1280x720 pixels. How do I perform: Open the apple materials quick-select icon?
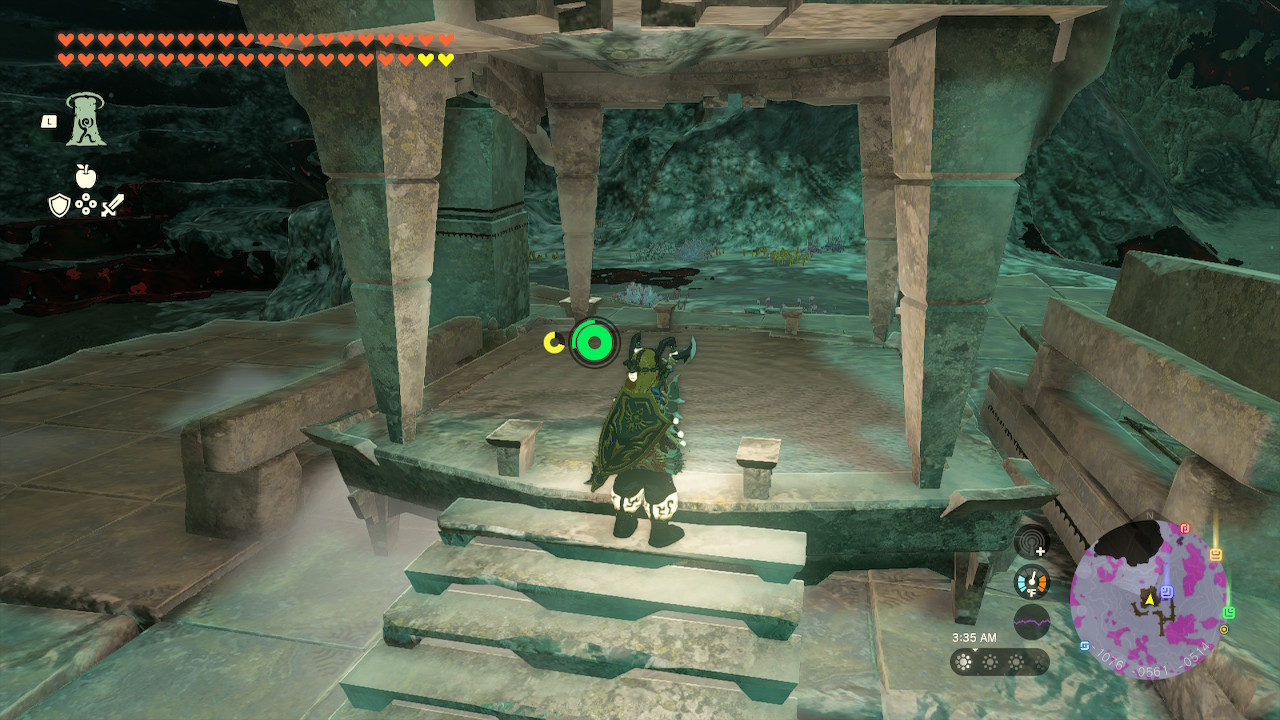86,177
